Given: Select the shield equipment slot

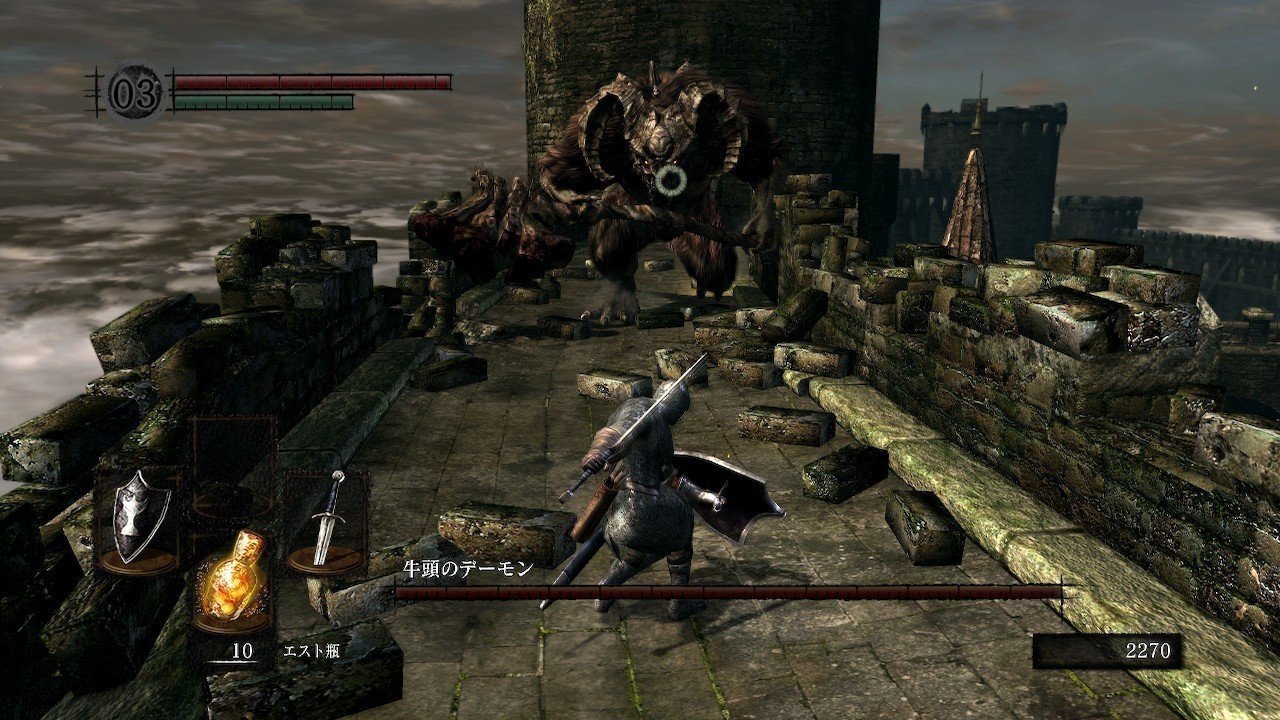Looking at the screenshot, I should point(138,520).
